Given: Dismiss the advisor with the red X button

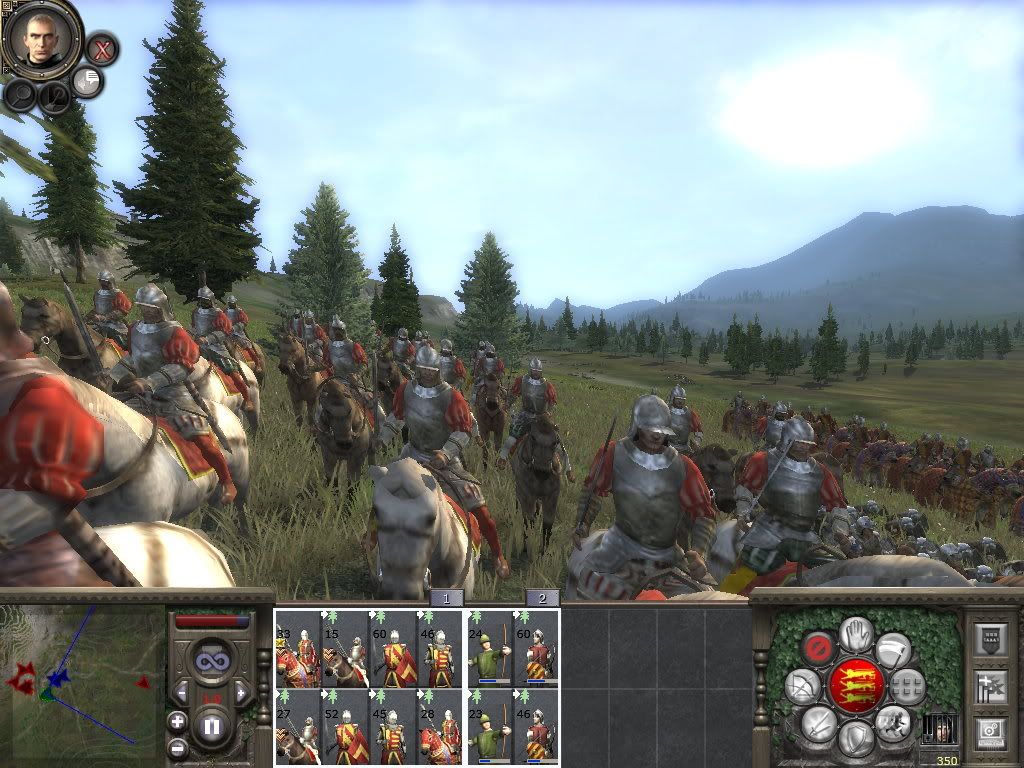Looking at the screenshot, I should tap(101, 47).
